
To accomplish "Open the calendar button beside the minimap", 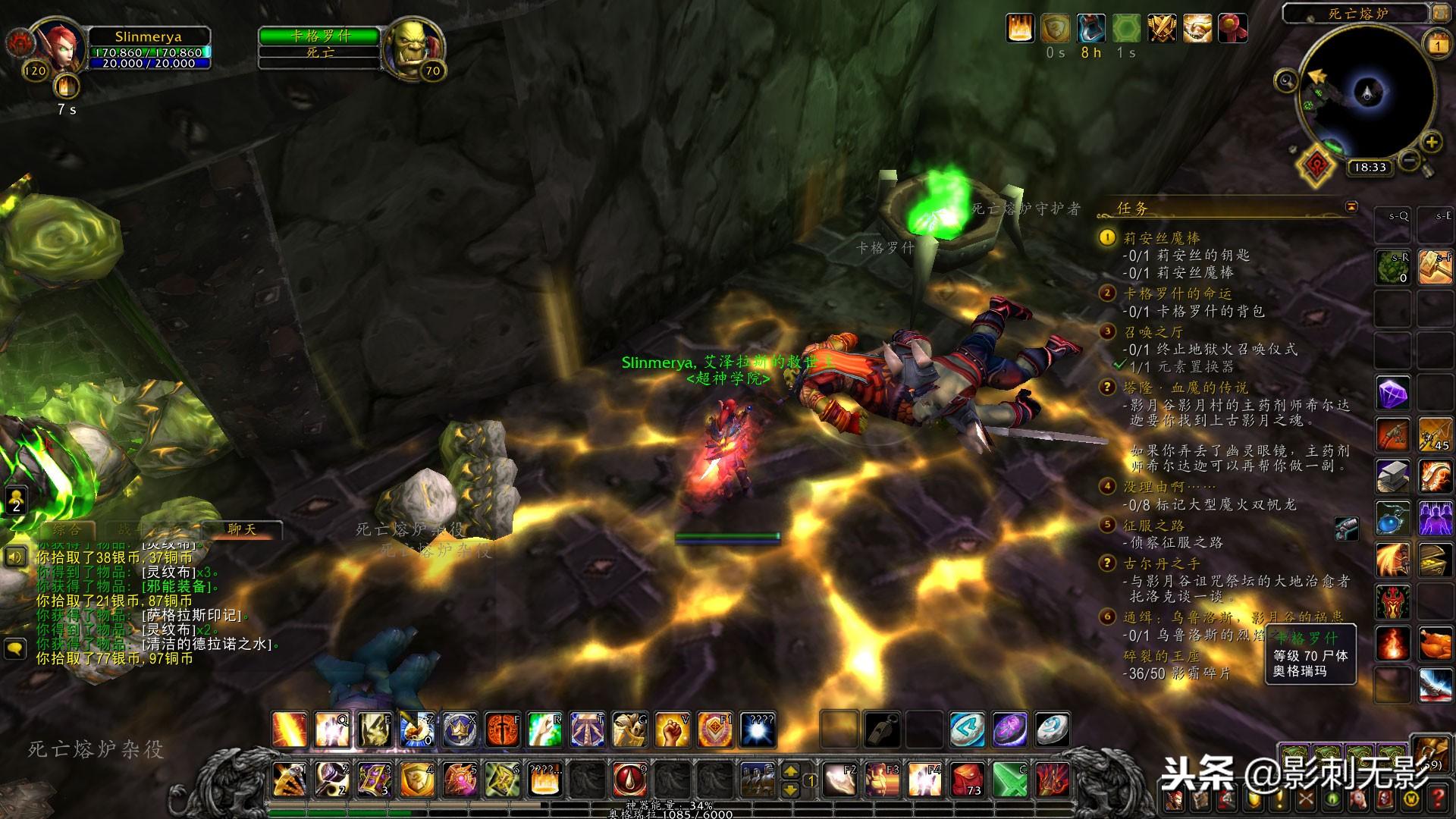I will coord(1438,45).
